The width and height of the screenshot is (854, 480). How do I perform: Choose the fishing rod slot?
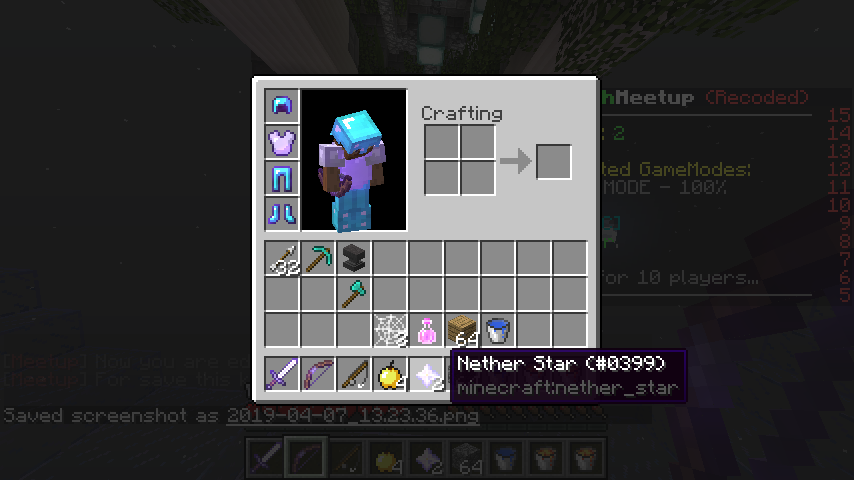(354, 374)
